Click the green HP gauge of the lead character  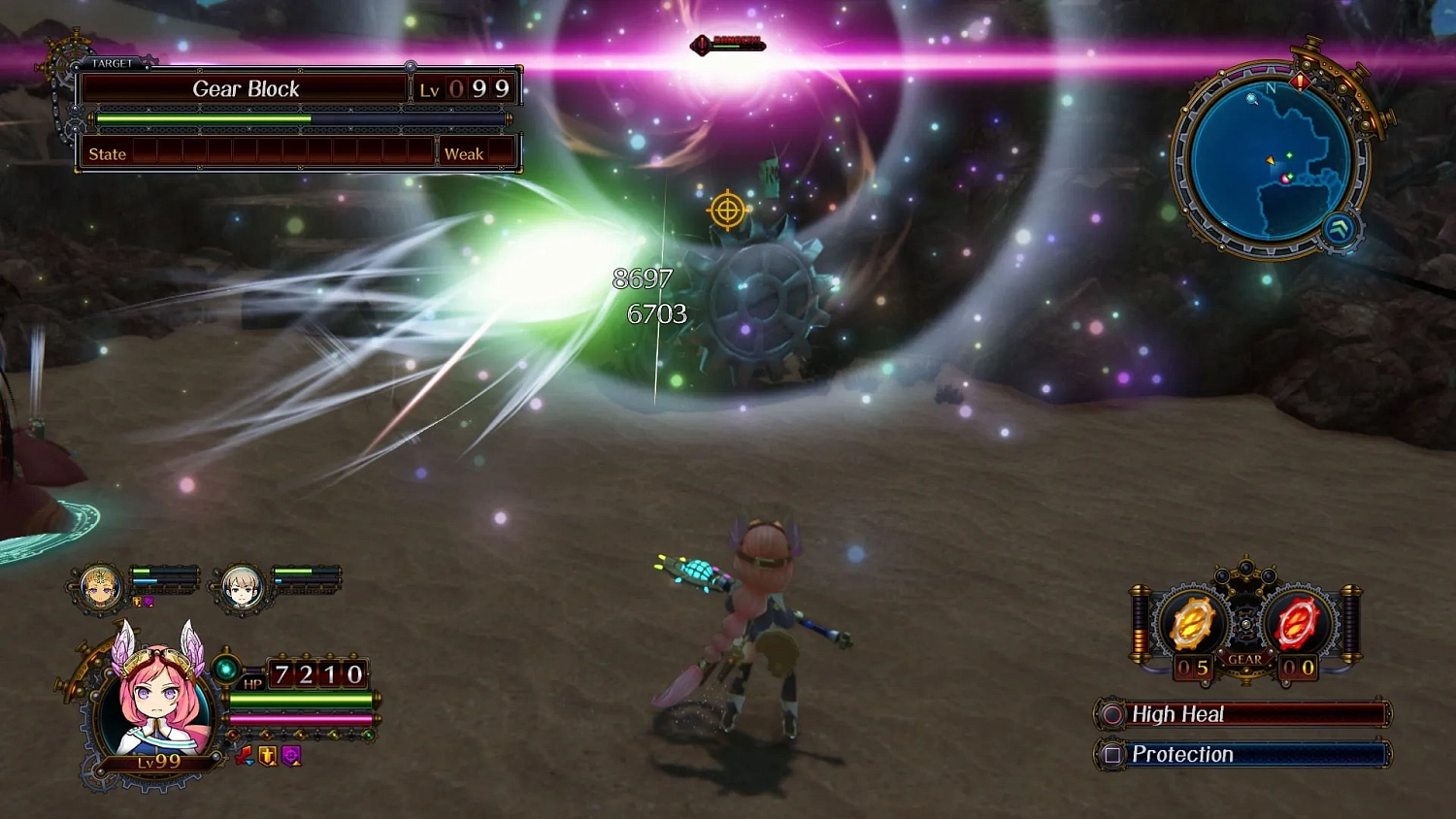click(x=303, y=700)
